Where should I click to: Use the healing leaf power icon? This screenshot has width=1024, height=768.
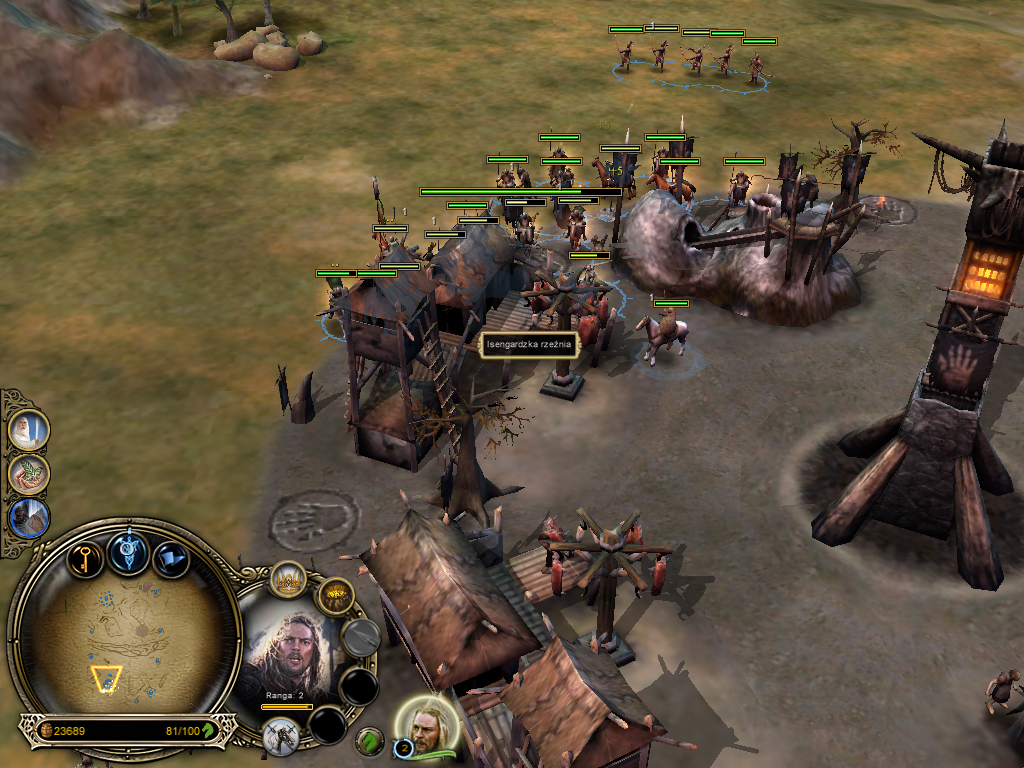[28, 474]
